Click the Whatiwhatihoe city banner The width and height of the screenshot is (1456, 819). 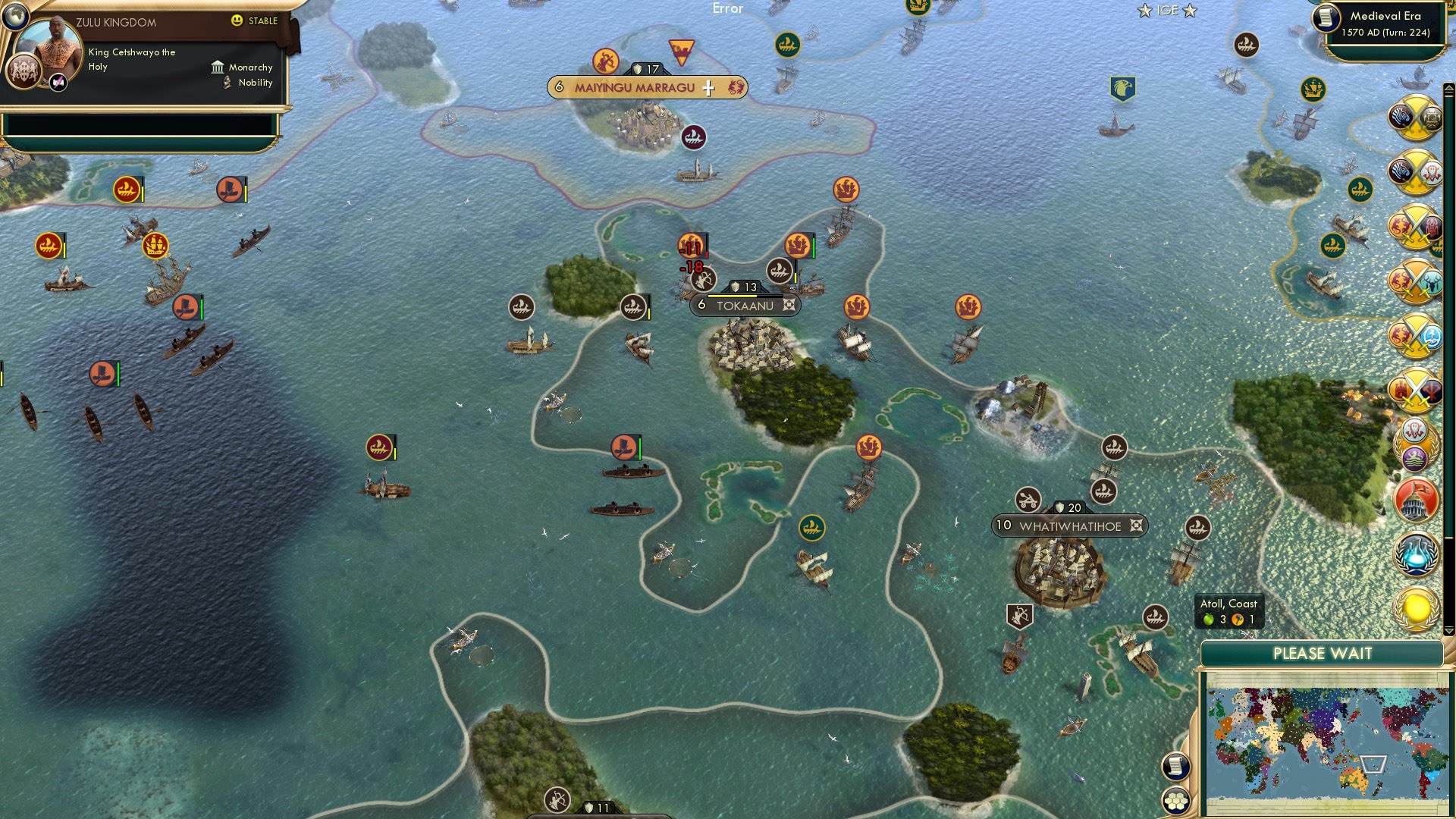point(1070,525)
